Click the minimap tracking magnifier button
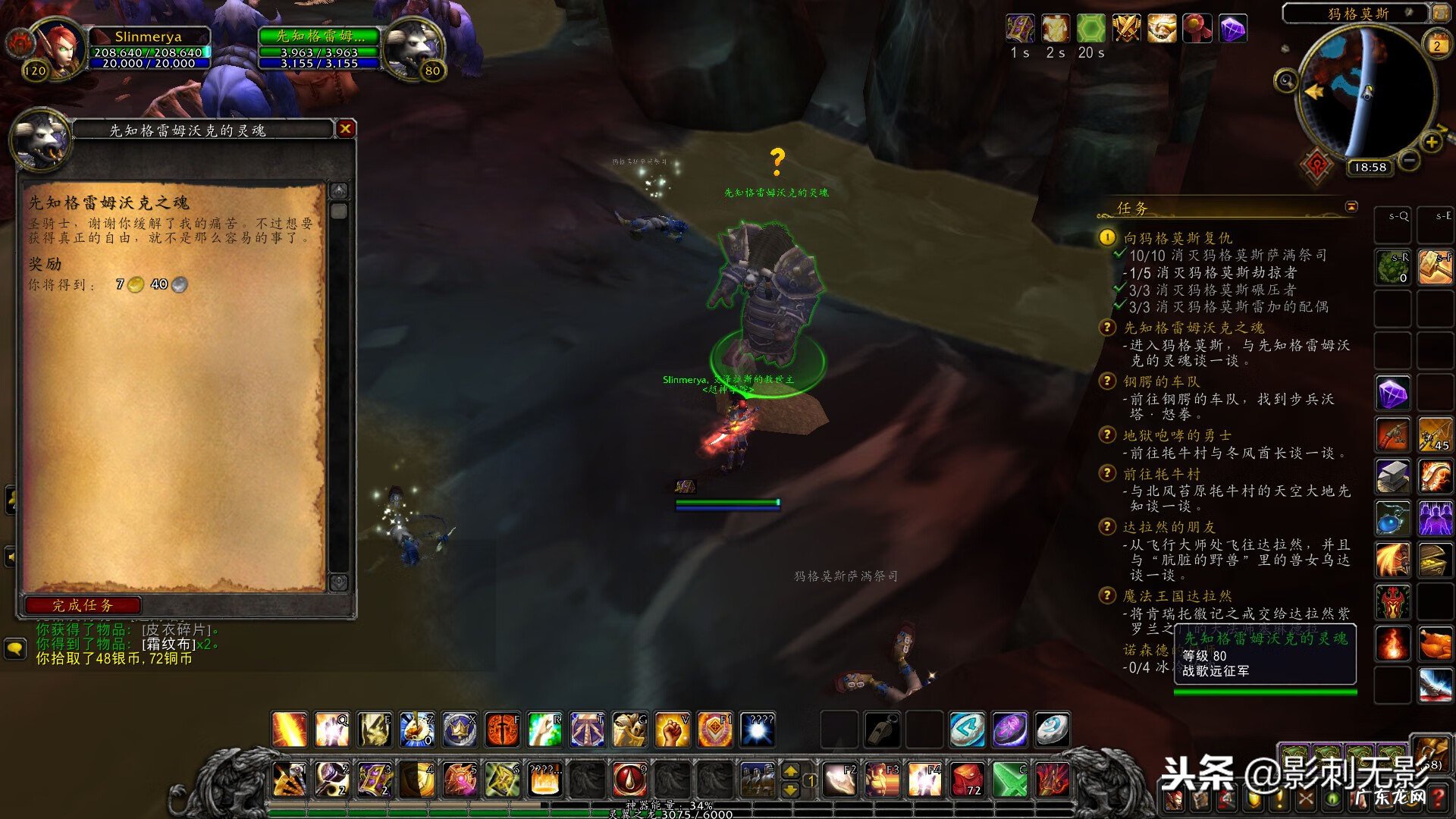Image resolution: width=1456 pixels, height=819 pixels. coord(1285,80)
